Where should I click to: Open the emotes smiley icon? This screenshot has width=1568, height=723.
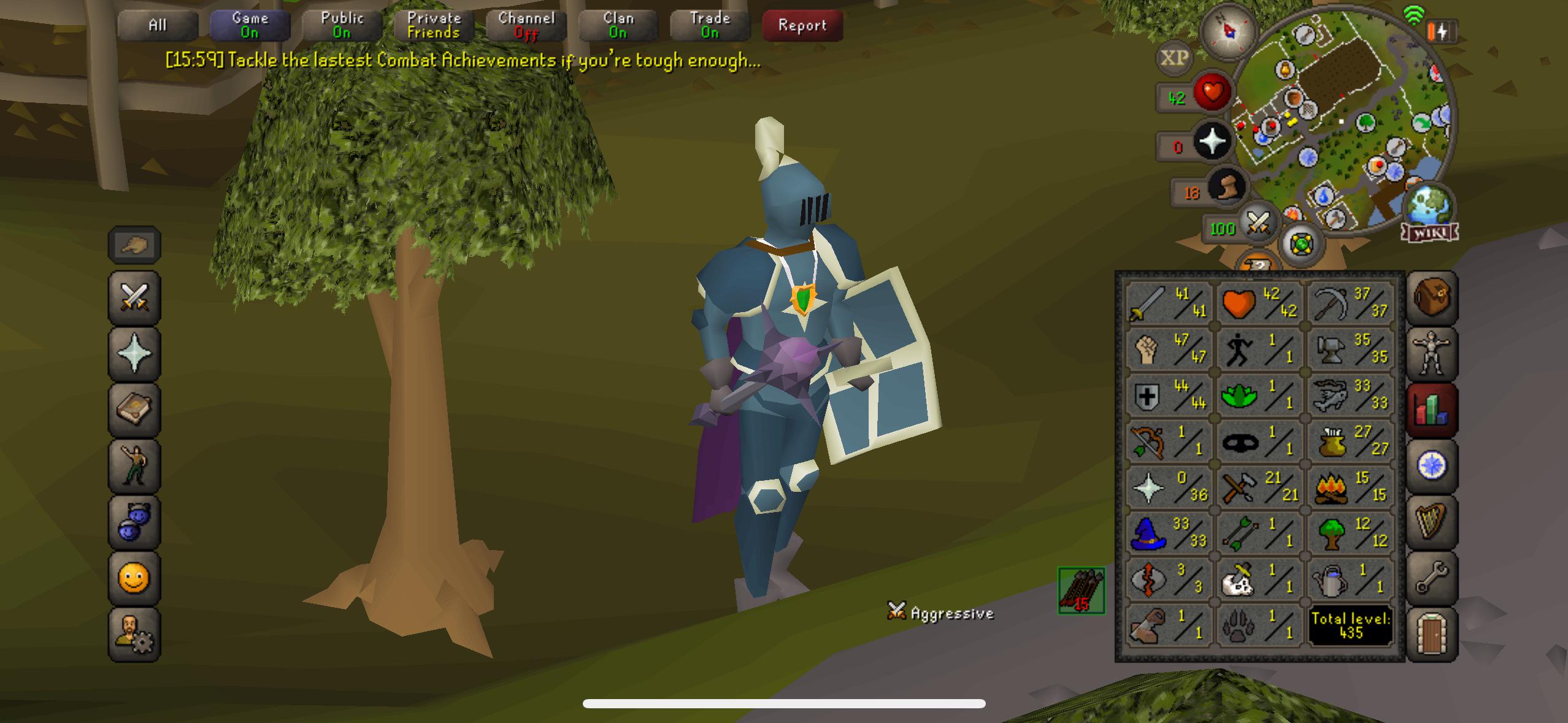134,577
